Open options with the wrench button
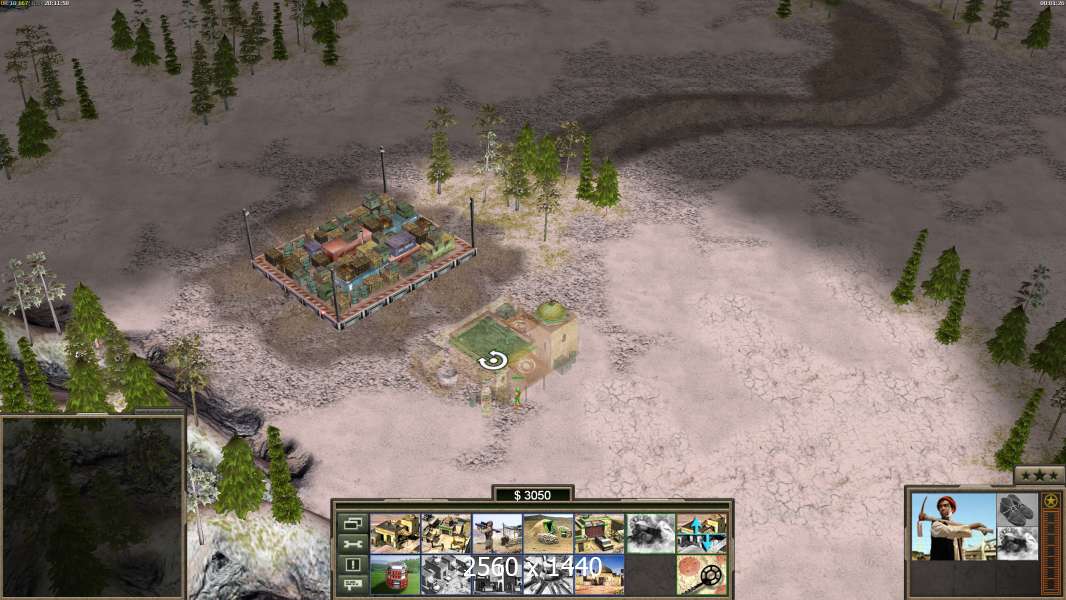Viewport: 1066px width, 600px height. click(352, 544)
